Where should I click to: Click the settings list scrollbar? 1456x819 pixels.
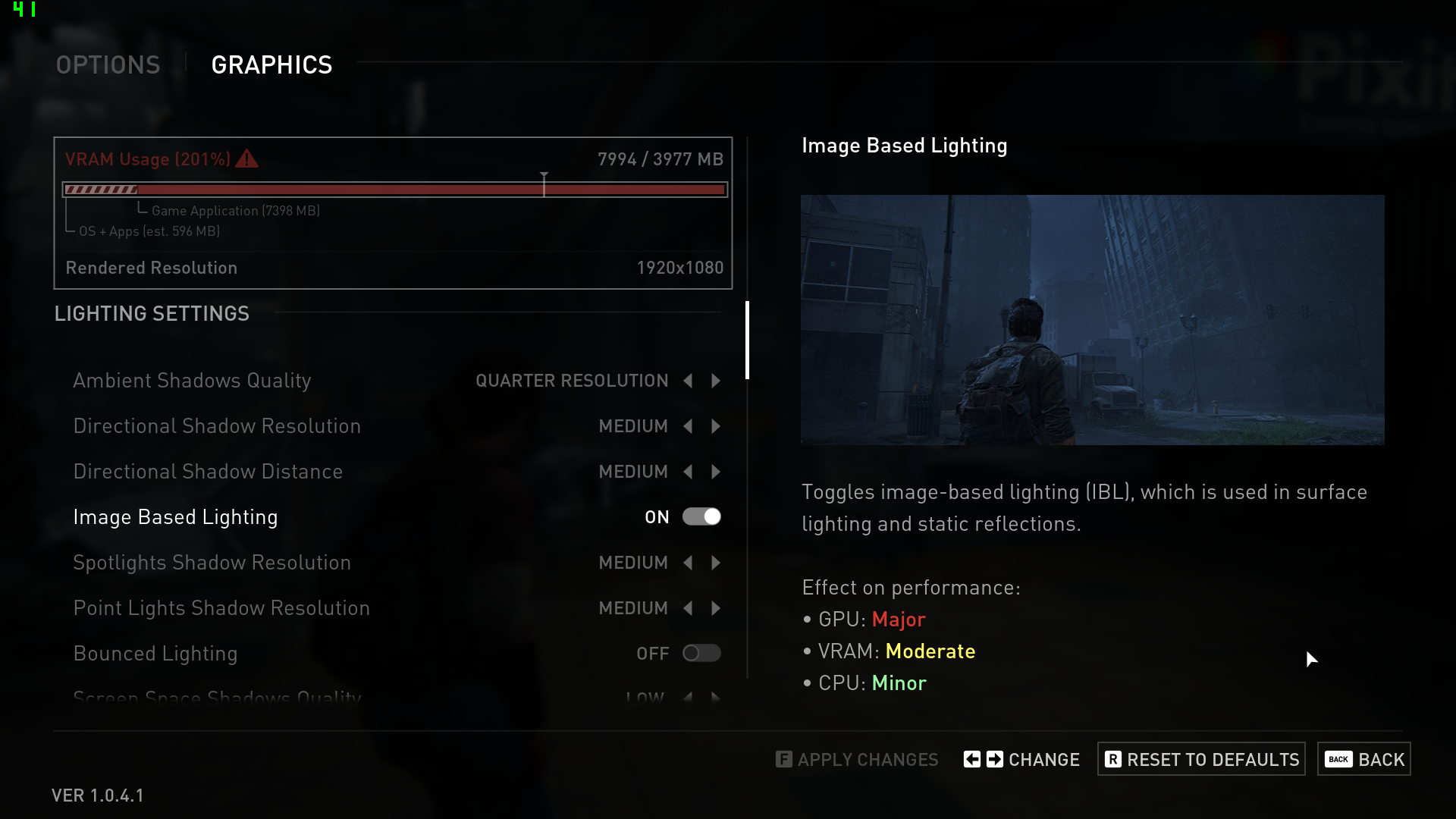pos(748,340)
